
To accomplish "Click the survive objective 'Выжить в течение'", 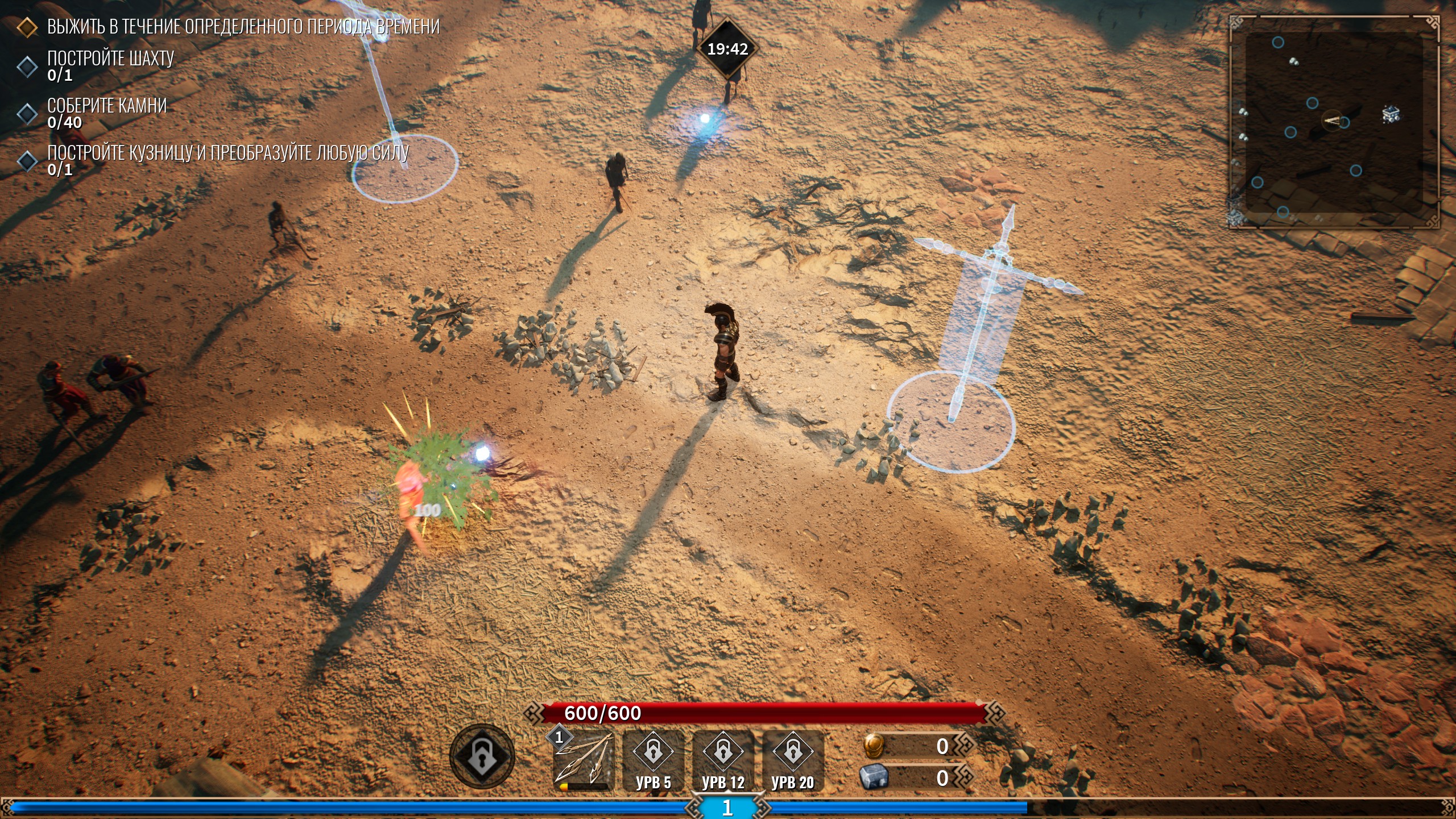I will (x=243, y=27).
